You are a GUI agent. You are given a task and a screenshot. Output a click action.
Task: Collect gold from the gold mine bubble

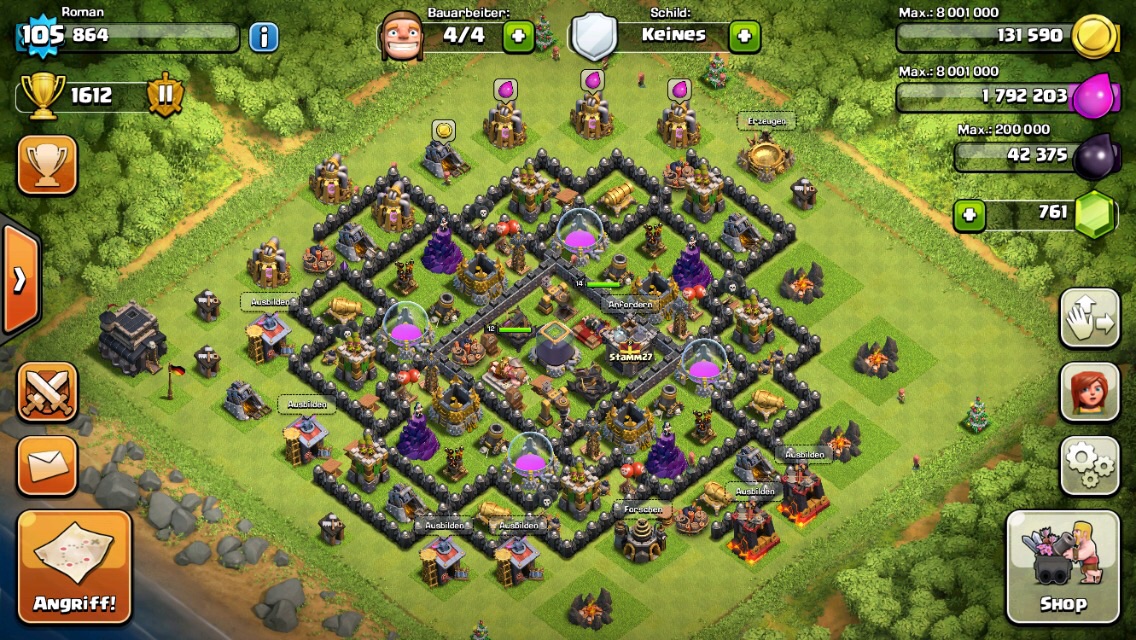pyautogui.click(x=444, y=130)
